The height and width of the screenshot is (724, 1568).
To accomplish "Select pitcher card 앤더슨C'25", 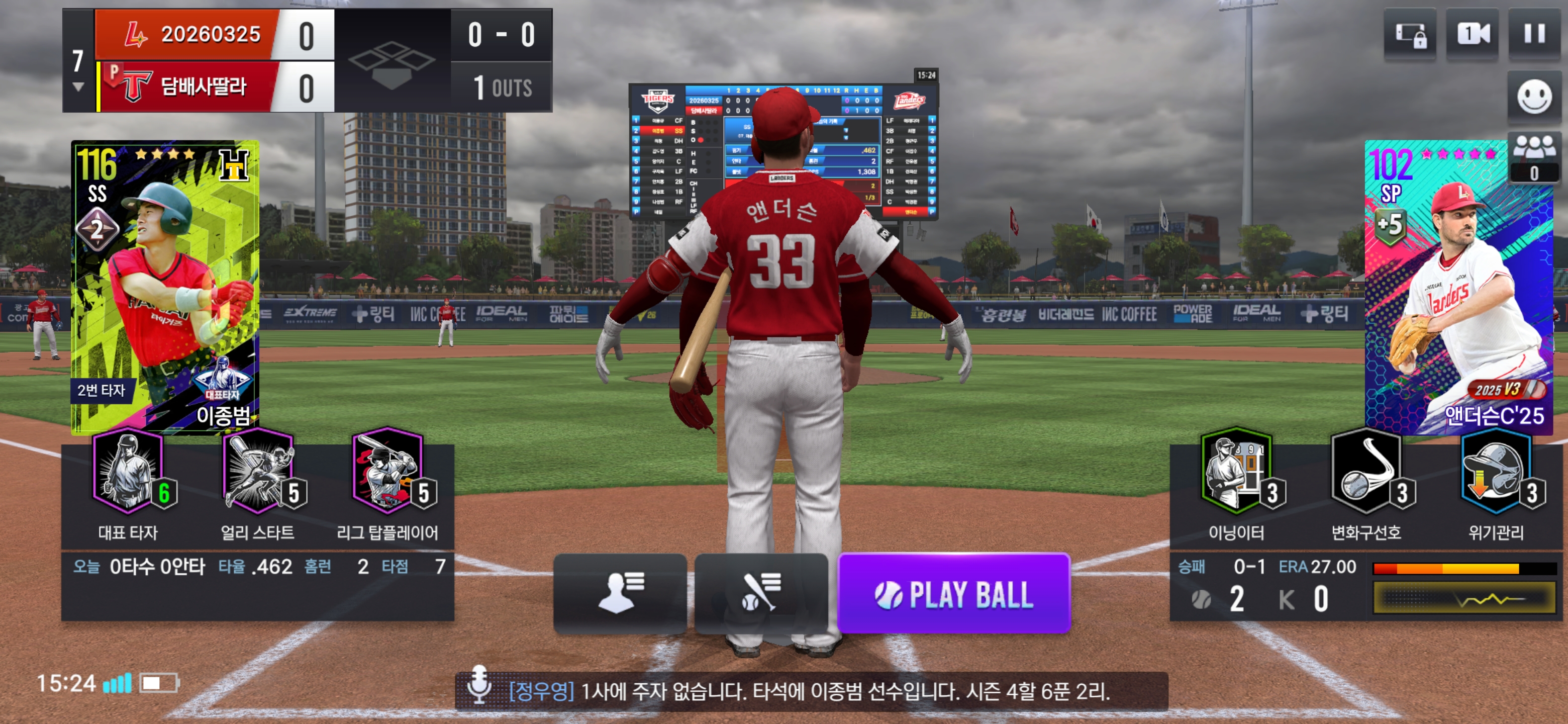I will click(1458, 286).
